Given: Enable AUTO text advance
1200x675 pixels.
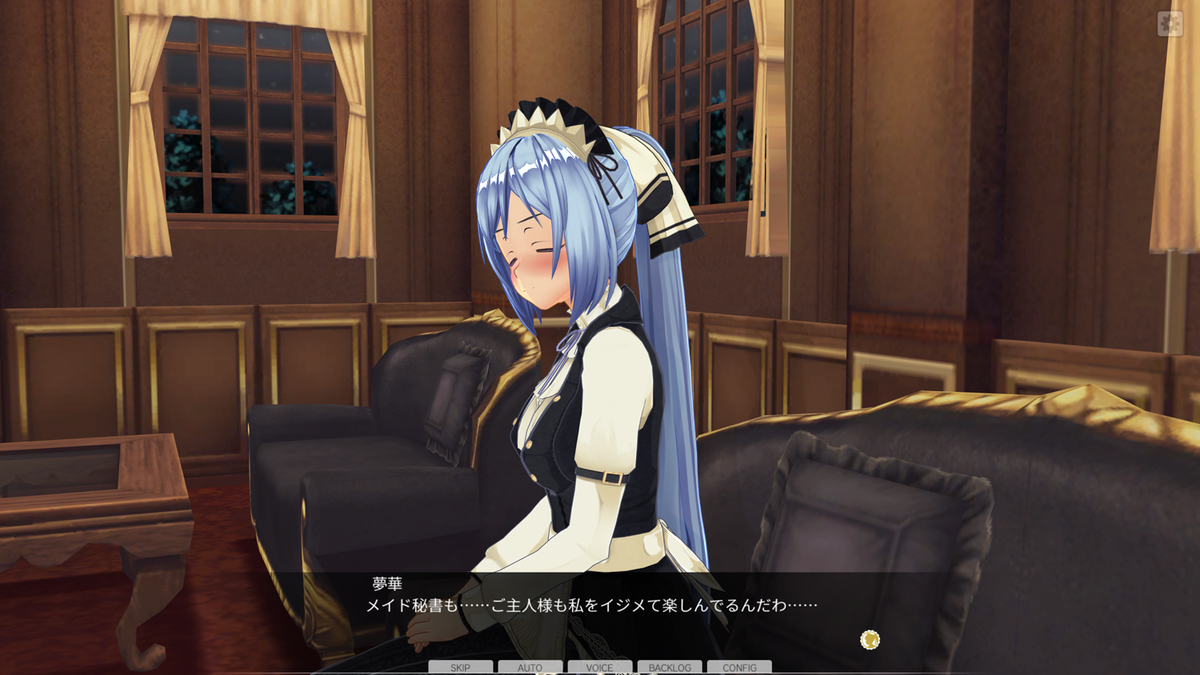Looking at the screenshot, I should (x=530, y=667).
